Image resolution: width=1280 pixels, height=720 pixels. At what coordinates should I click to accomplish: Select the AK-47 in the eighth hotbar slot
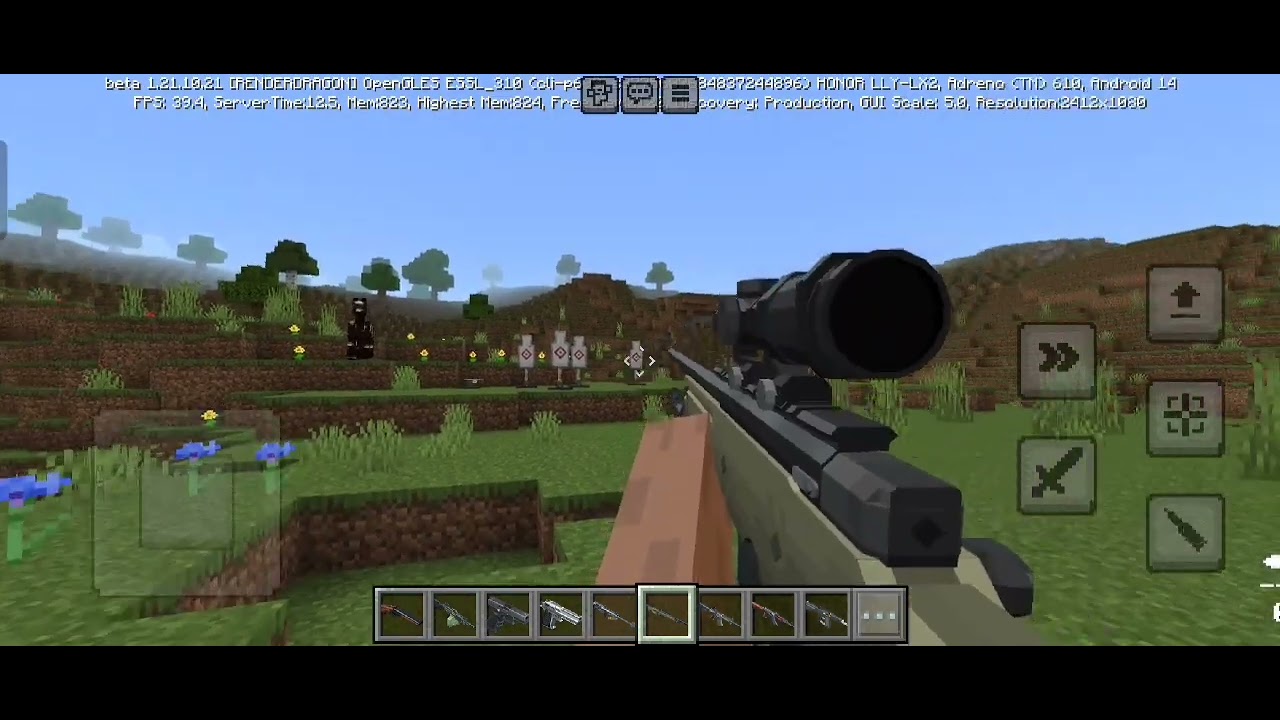(x=774, y=614)
